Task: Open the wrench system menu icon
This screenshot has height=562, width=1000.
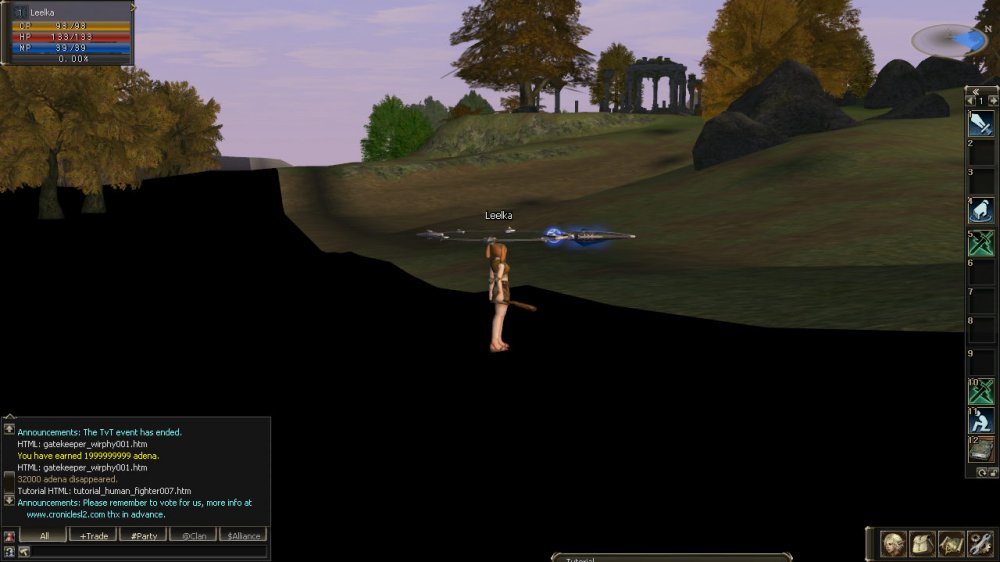Action: click(980, 544)
